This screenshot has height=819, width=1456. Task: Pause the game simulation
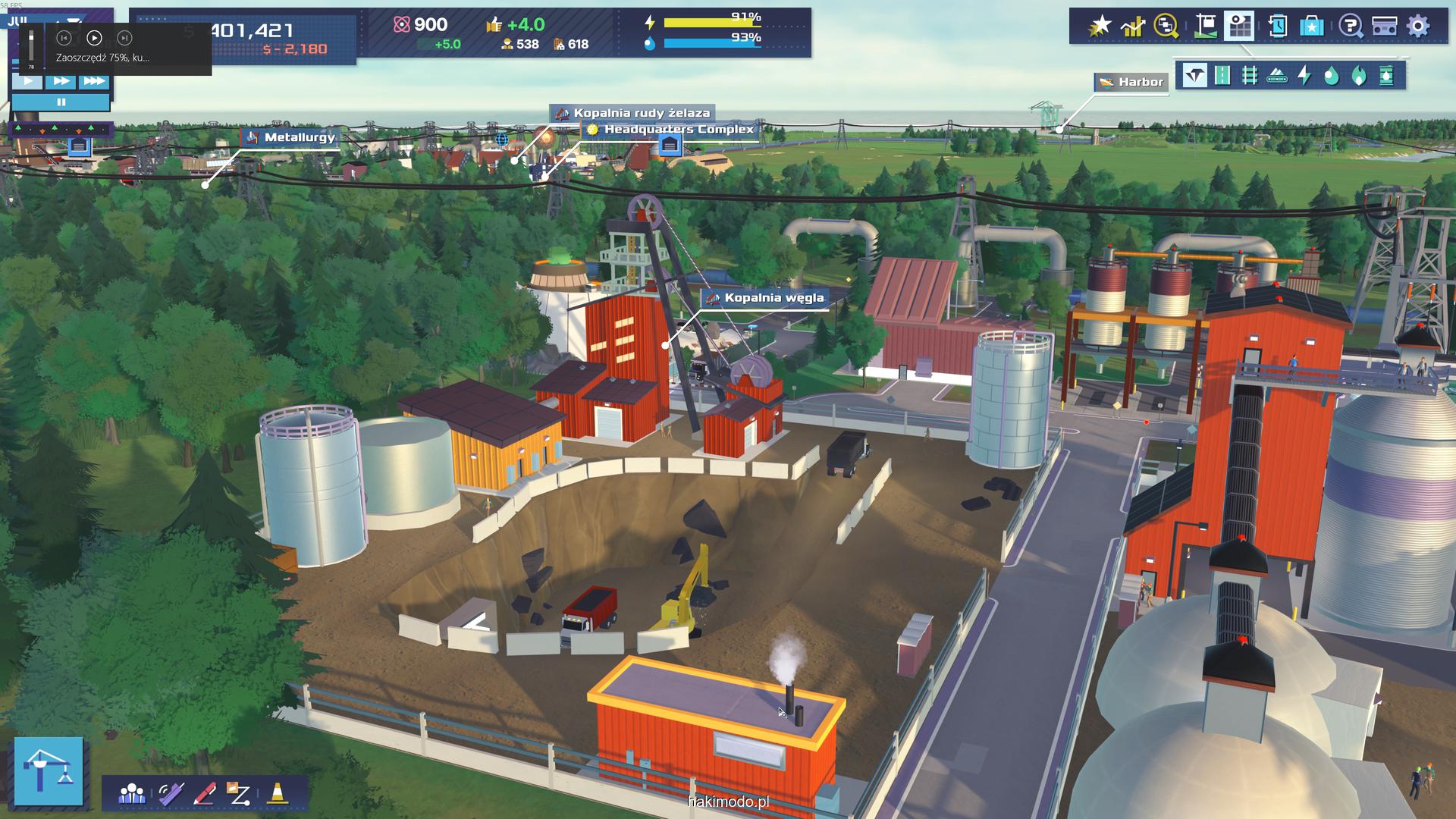coord(61,102)
